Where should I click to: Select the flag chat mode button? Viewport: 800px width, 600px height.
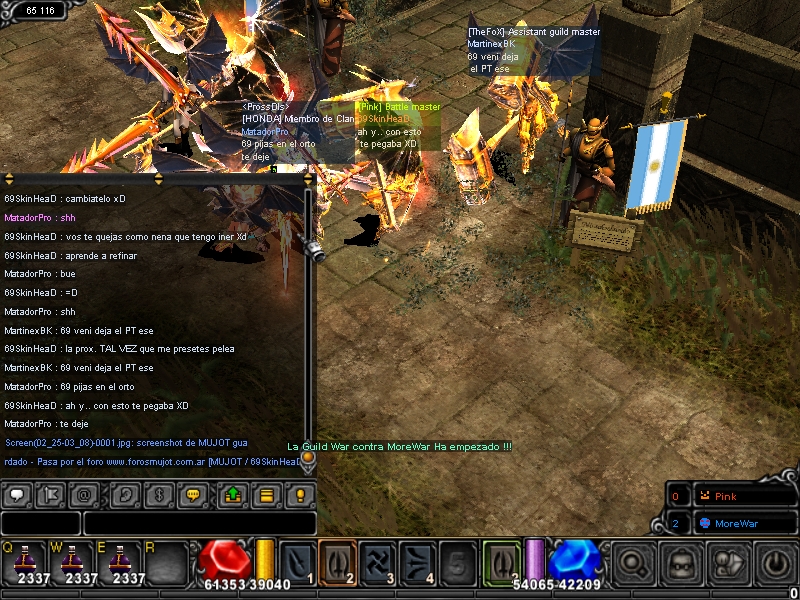54,494
